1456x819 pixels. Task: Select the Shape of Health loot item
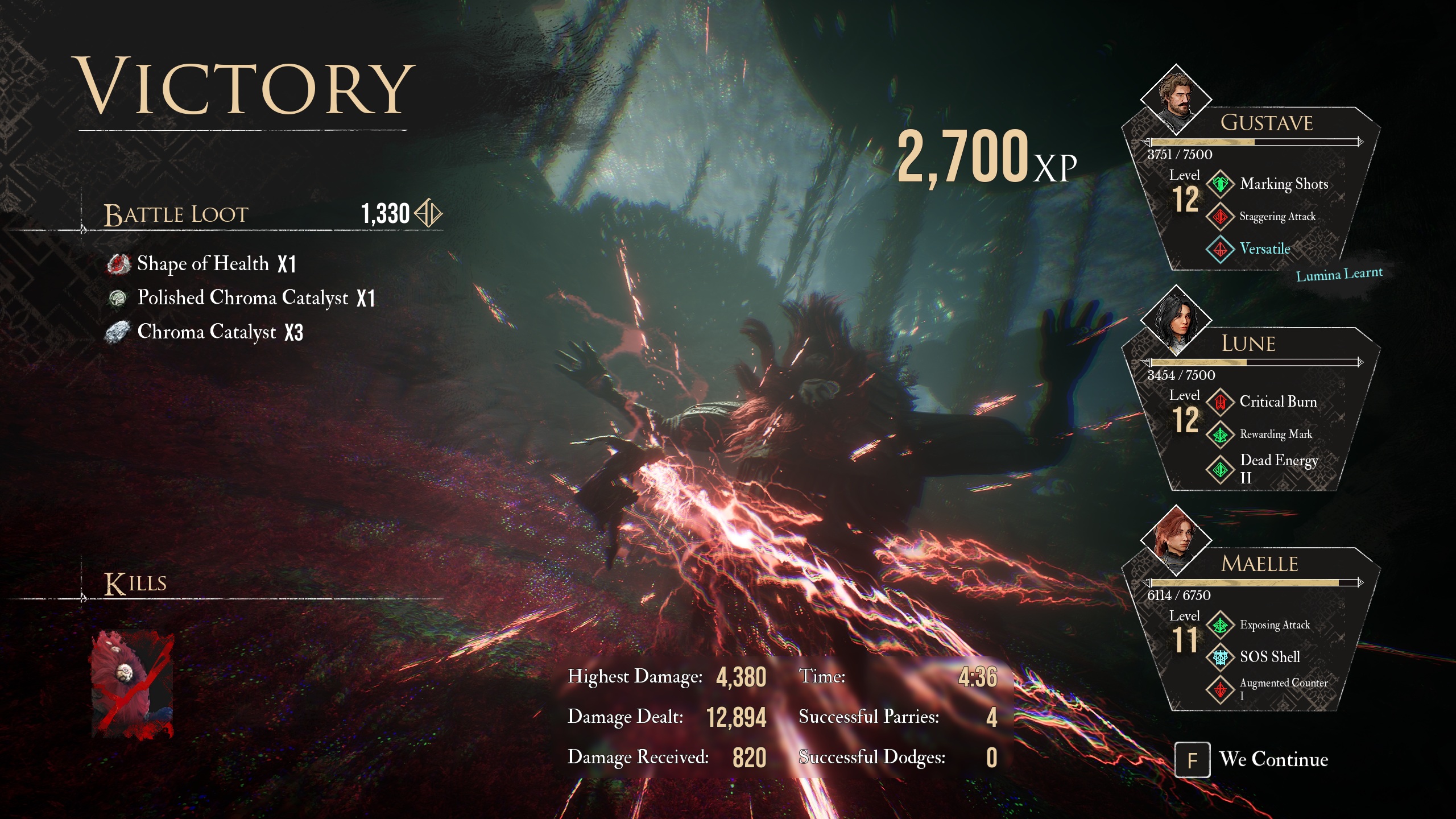tap(202, 264)
